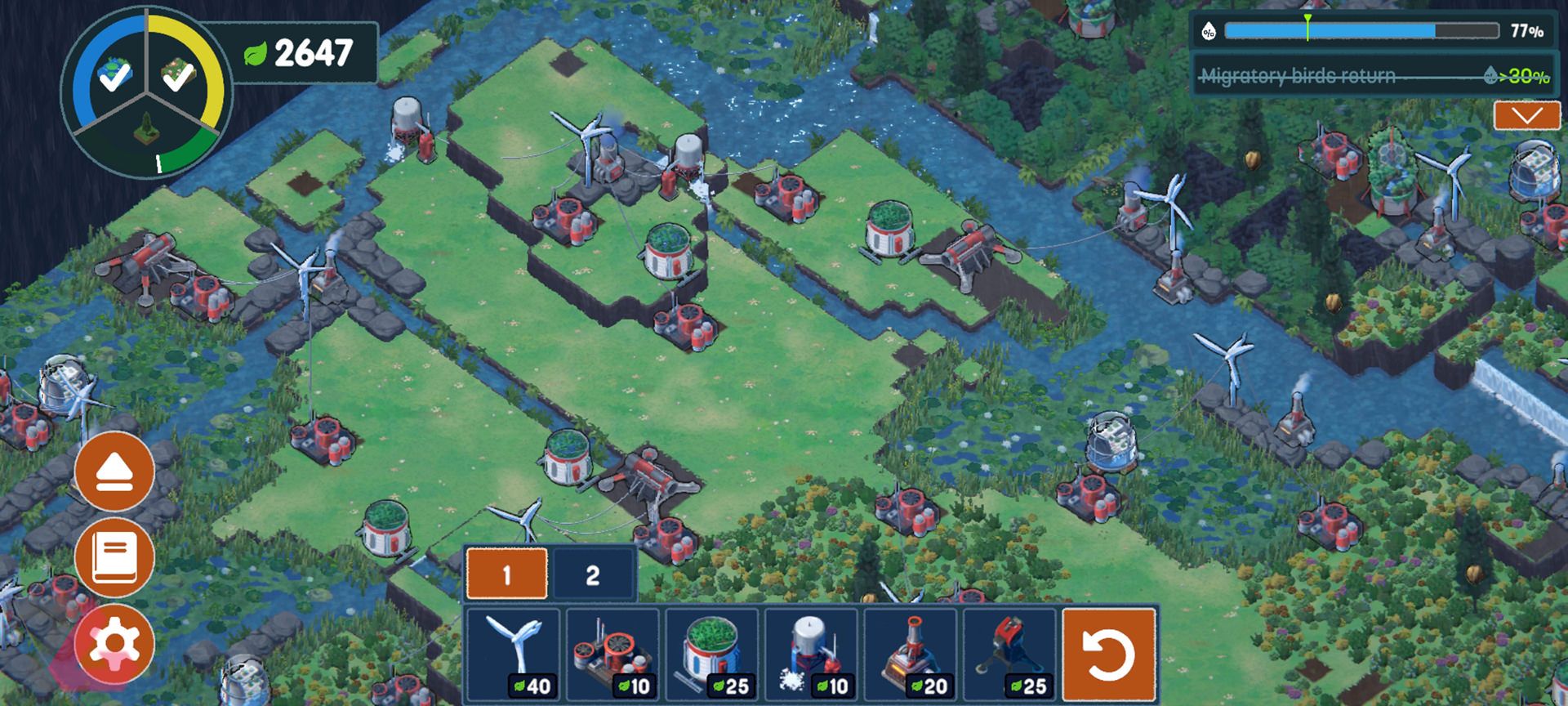This screenshot has height=706, width=1568.
Task: Switch to building tab 1
Action: 506,574
